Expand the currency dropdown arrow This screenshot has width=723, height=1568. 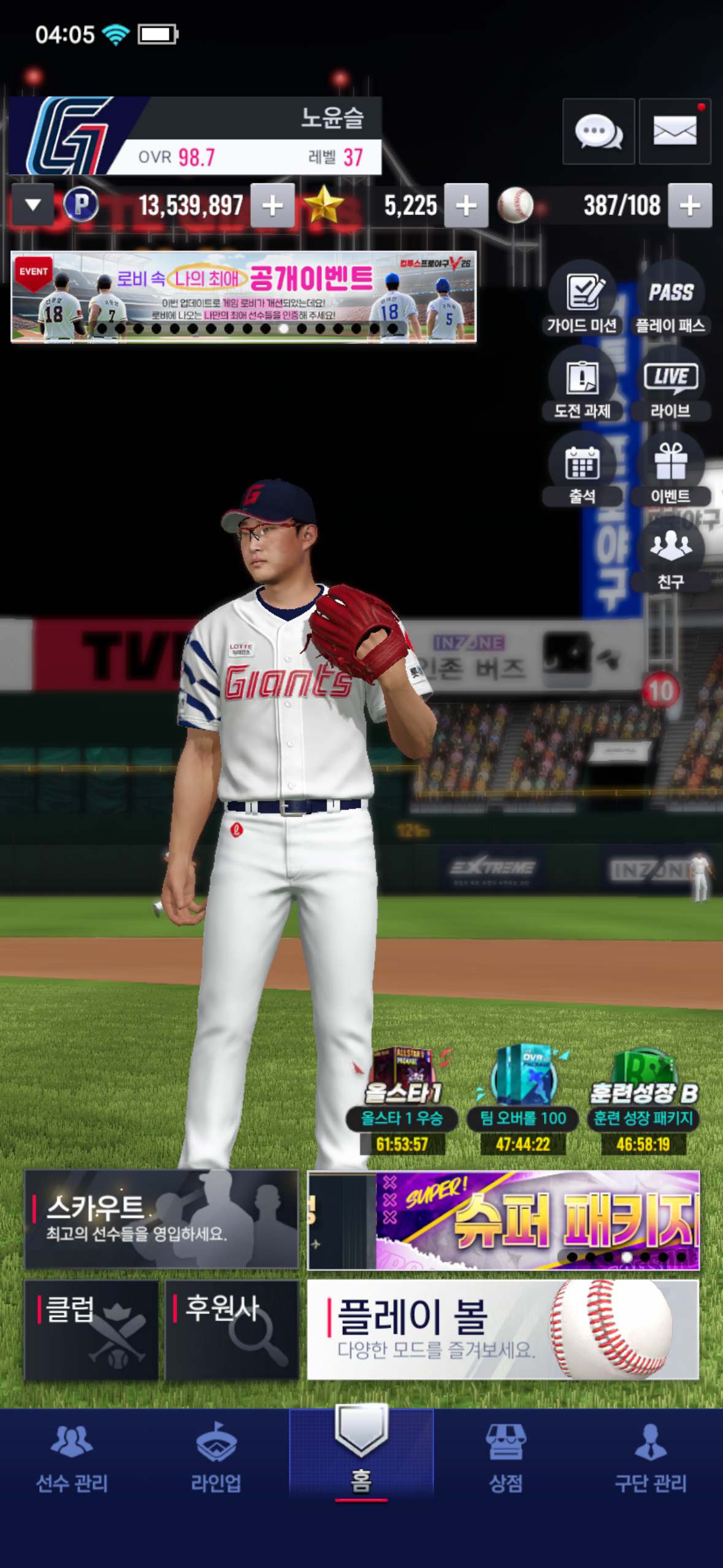coord(33,205)
